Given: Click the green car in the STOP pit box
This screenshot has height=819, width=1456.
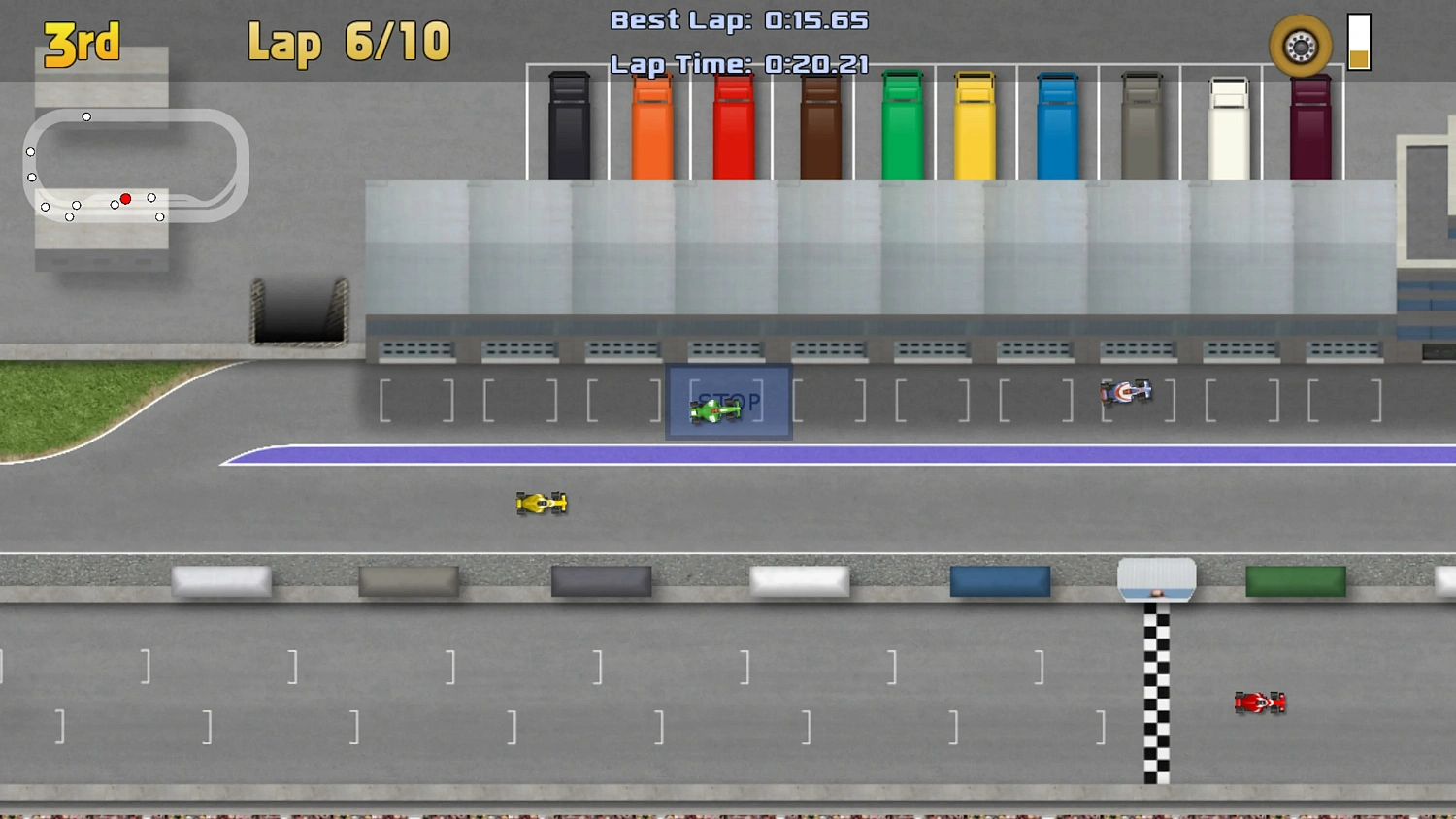Looking at the screenshot, I should tap(715, 411).
